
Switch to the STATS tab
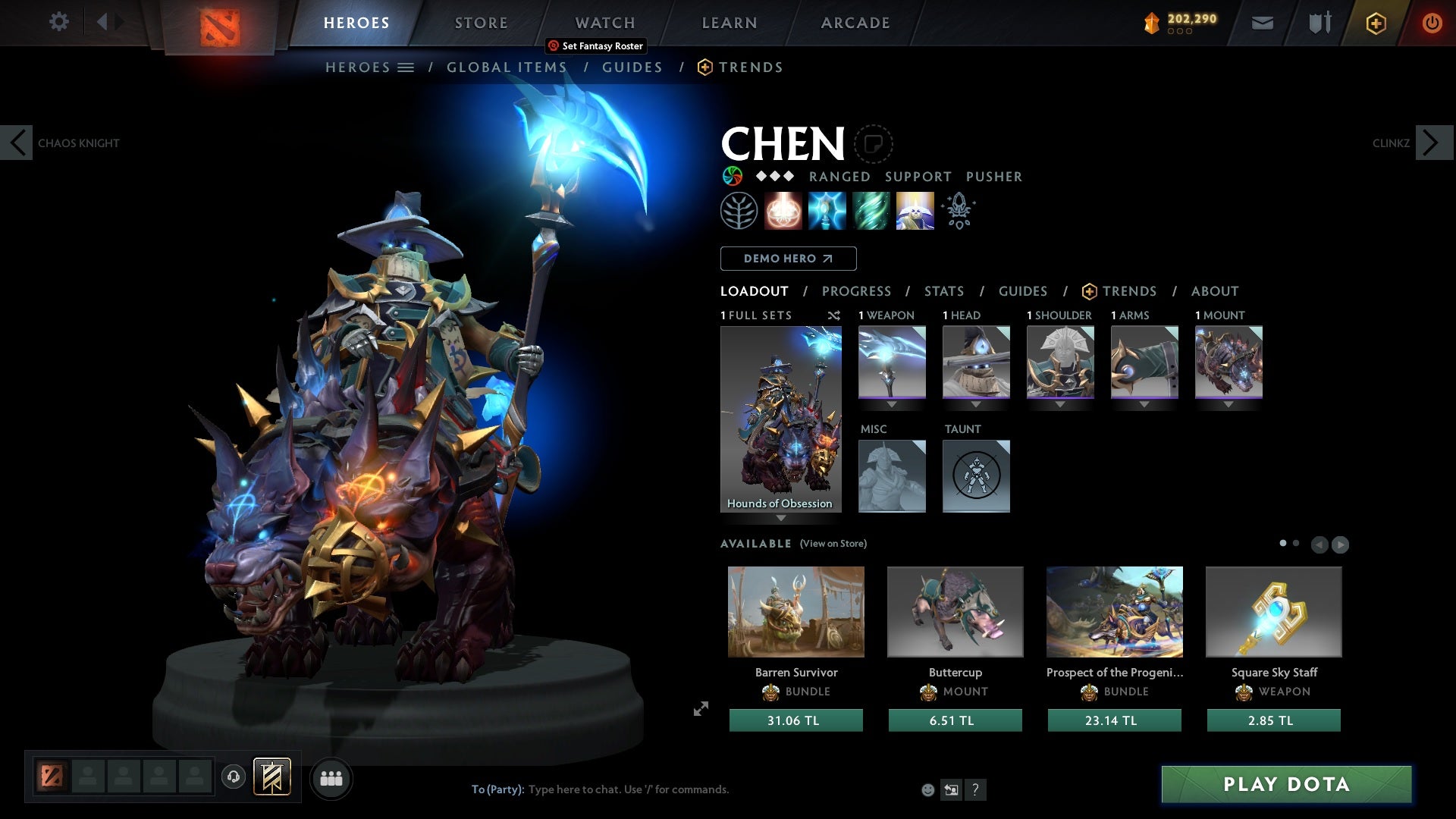(943, 290)
